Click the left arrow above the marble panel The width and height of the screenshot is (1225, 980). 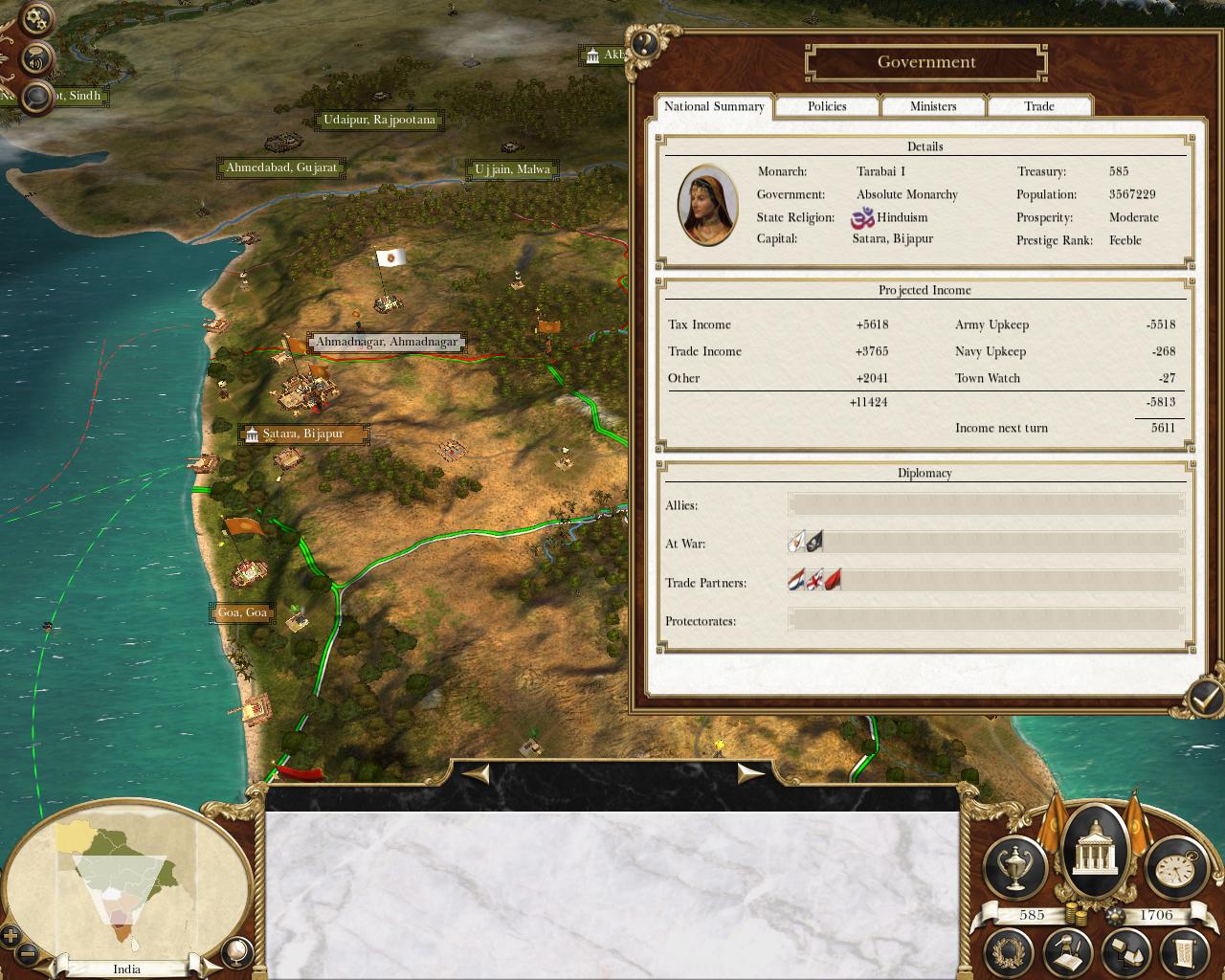click(x=476, y=773)
